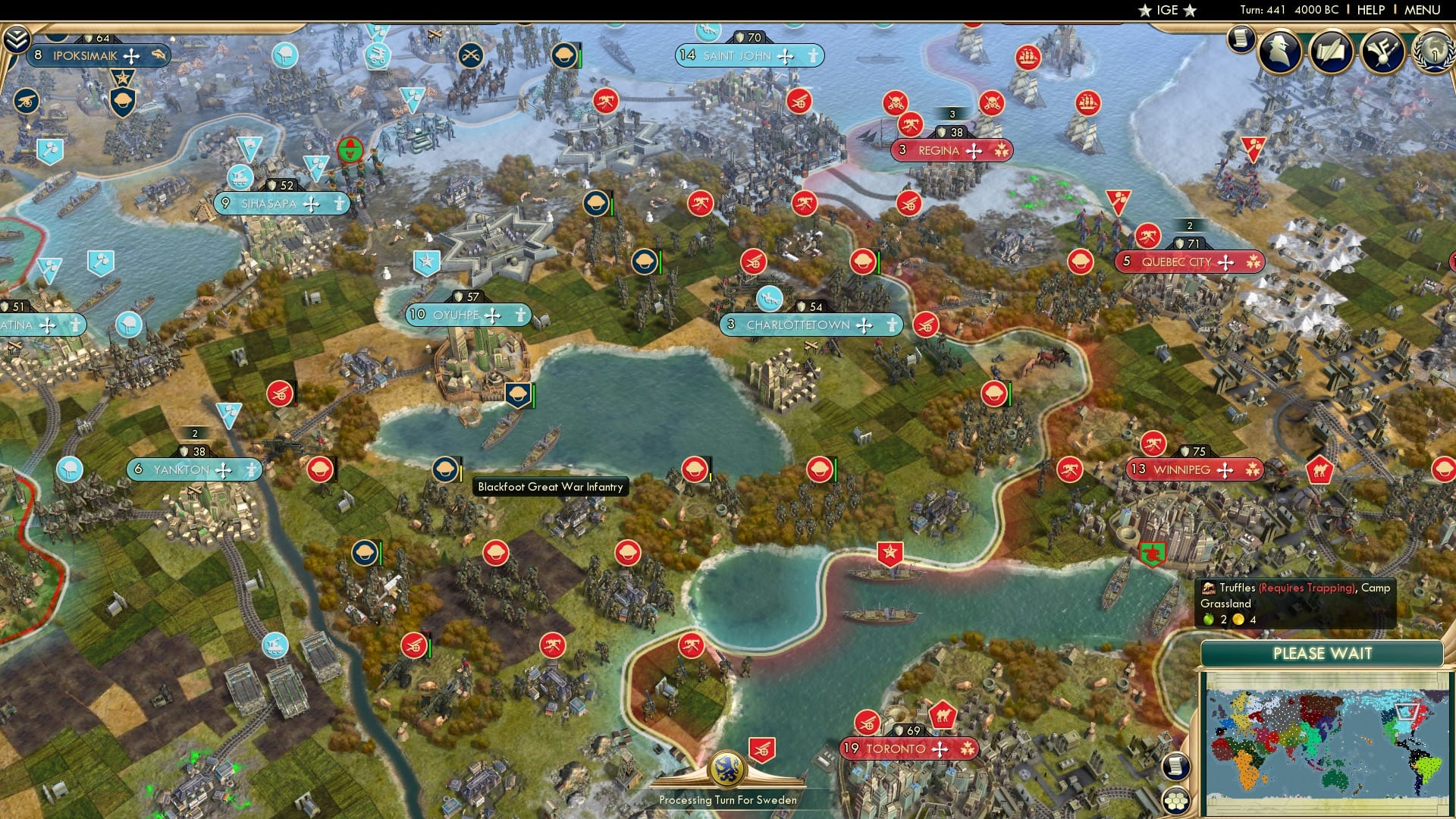Image resolution: width=1456 pixels, height=819 pixels.
Task: Click the Sweden crest shield at bottom center
Action: click(x=729, y=768)
